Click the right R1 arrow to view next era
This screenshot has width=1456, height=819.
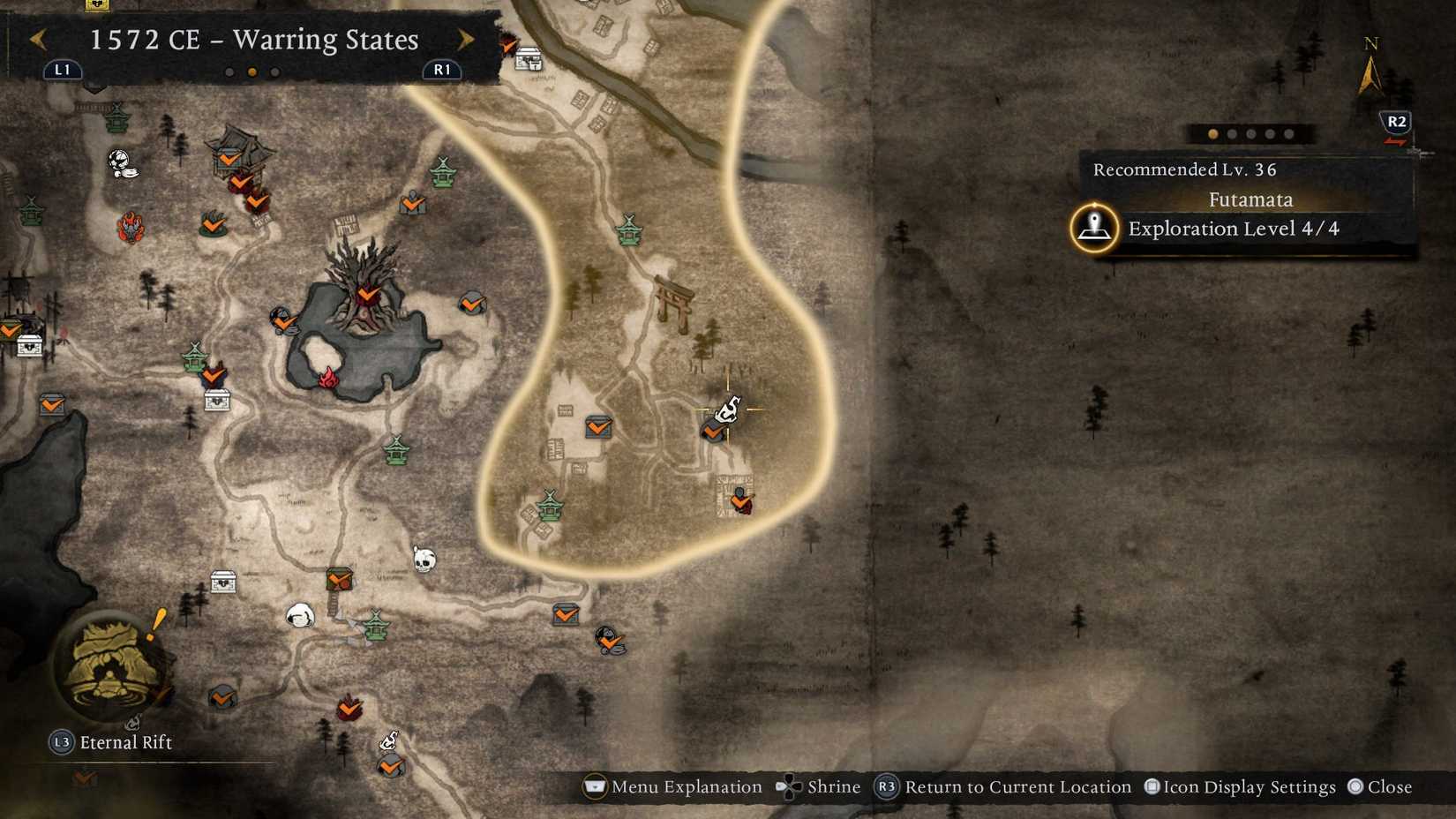click(x=466, y=40)
